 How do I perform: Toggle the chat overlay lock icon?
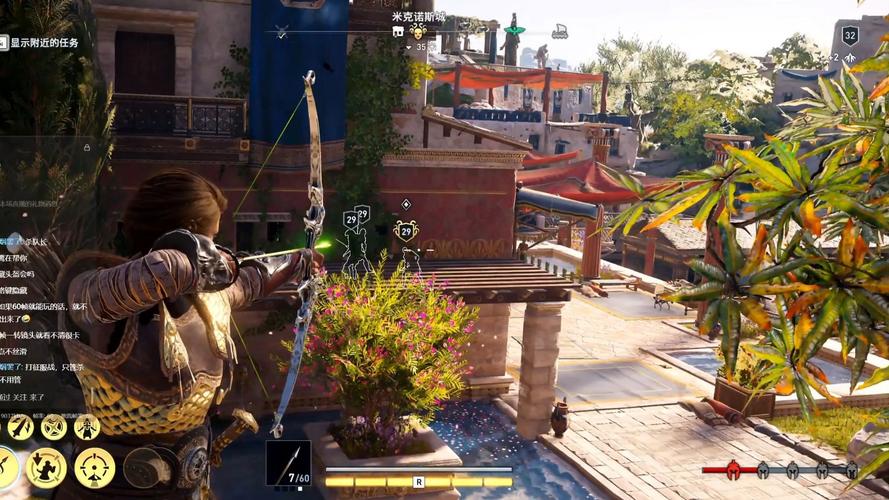[x=87, y=147]
